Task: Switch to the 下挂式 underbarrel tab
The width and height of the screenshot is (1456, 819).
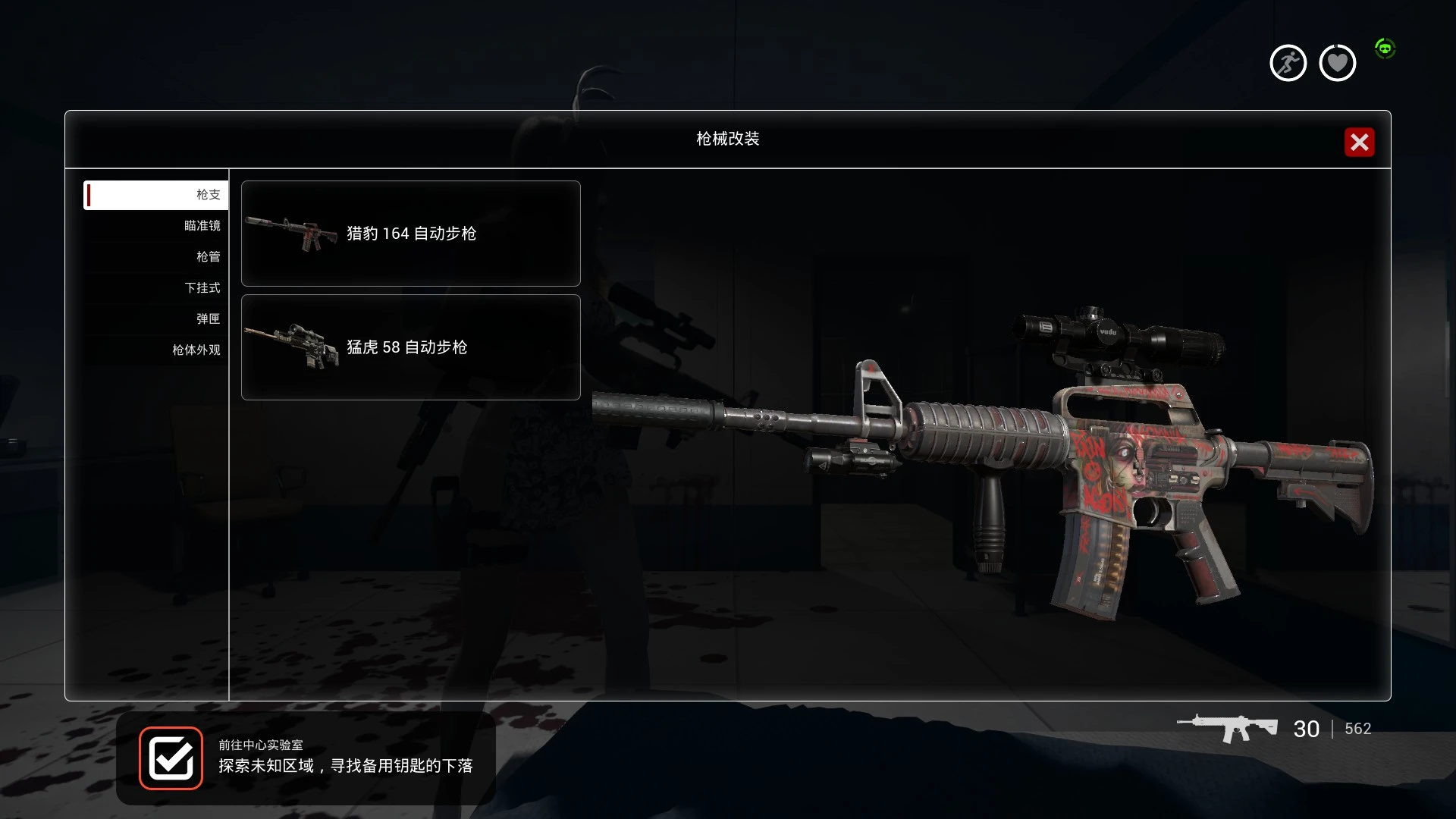Action: 156,288
